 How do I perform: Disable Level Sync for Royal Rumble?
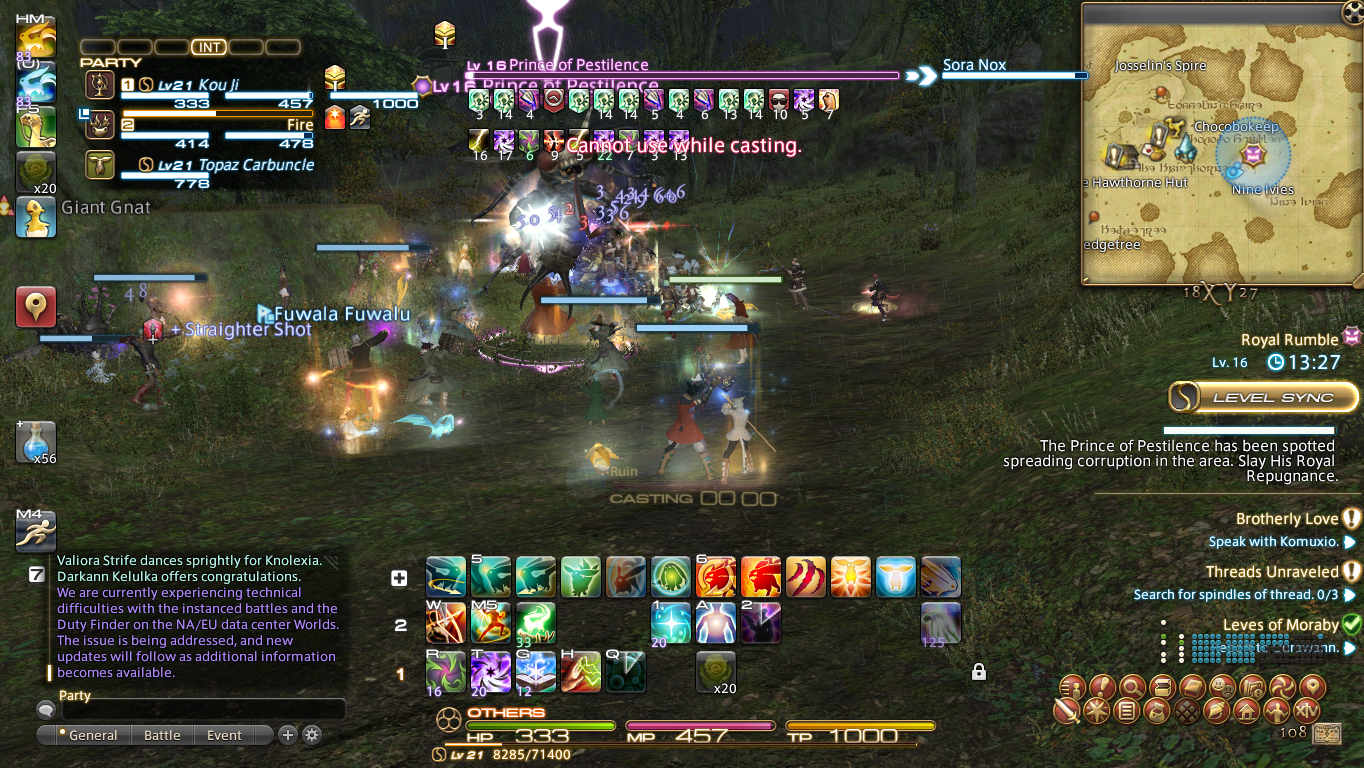(x=1263, y=397)
